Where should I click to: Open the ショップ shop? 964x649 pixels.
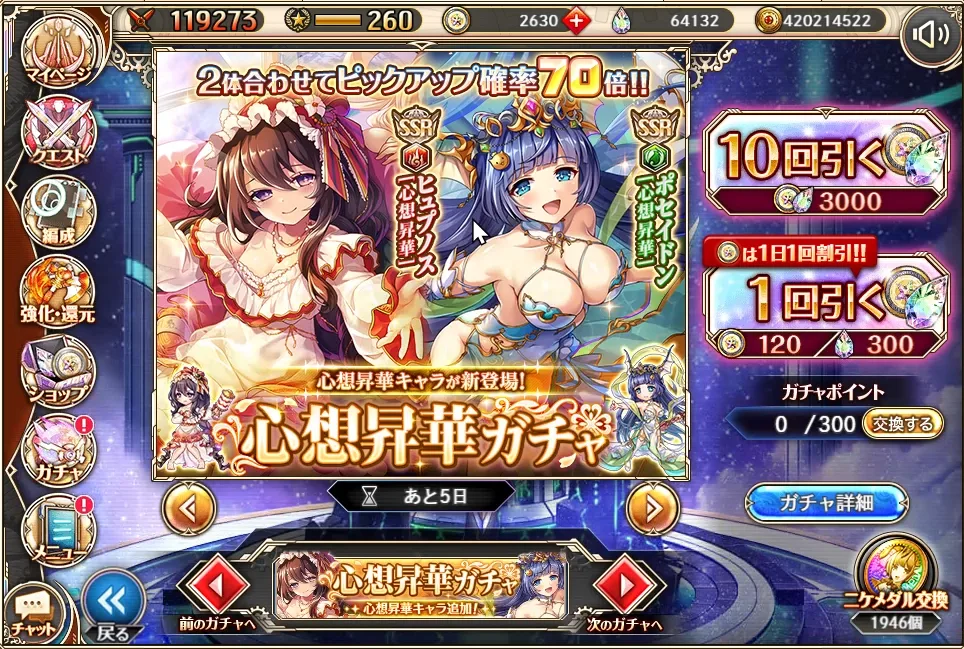coord(60,368)
